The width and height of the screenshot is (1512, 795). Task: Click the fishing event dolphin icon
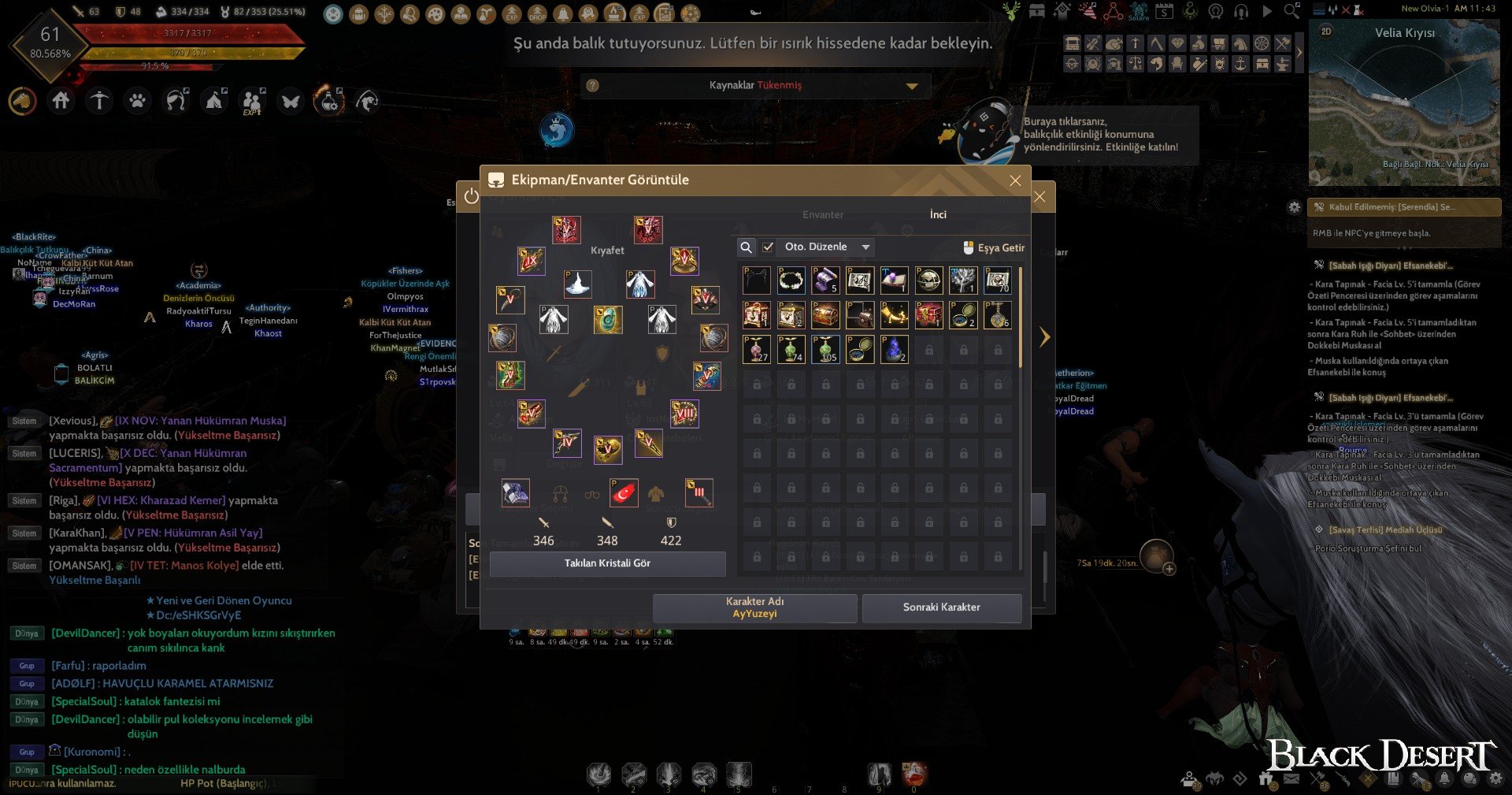coord(557,130)
